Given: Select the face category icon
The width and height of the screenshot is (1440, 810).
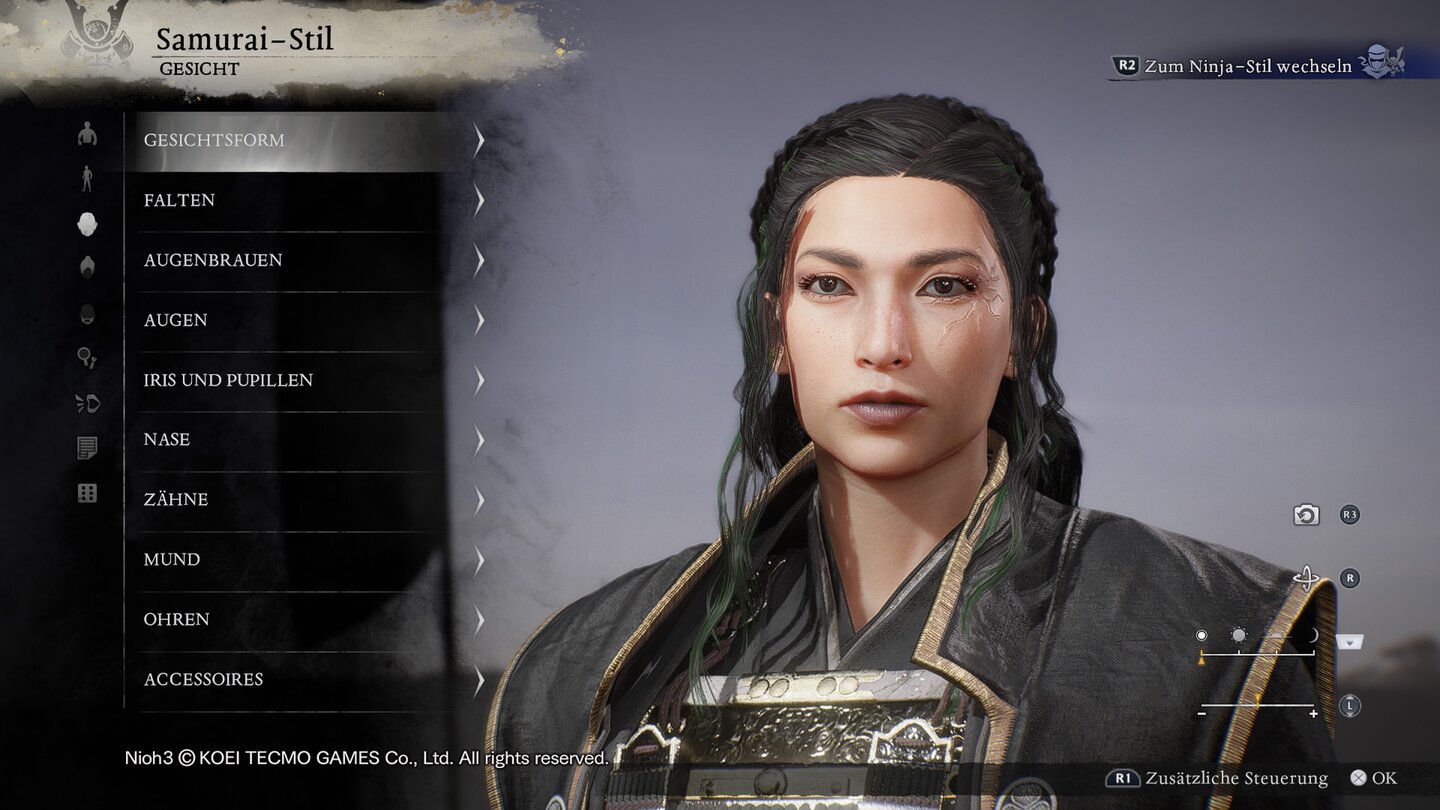Looking at the screenshot, I should pyautogui.click(x=88, y=224).
